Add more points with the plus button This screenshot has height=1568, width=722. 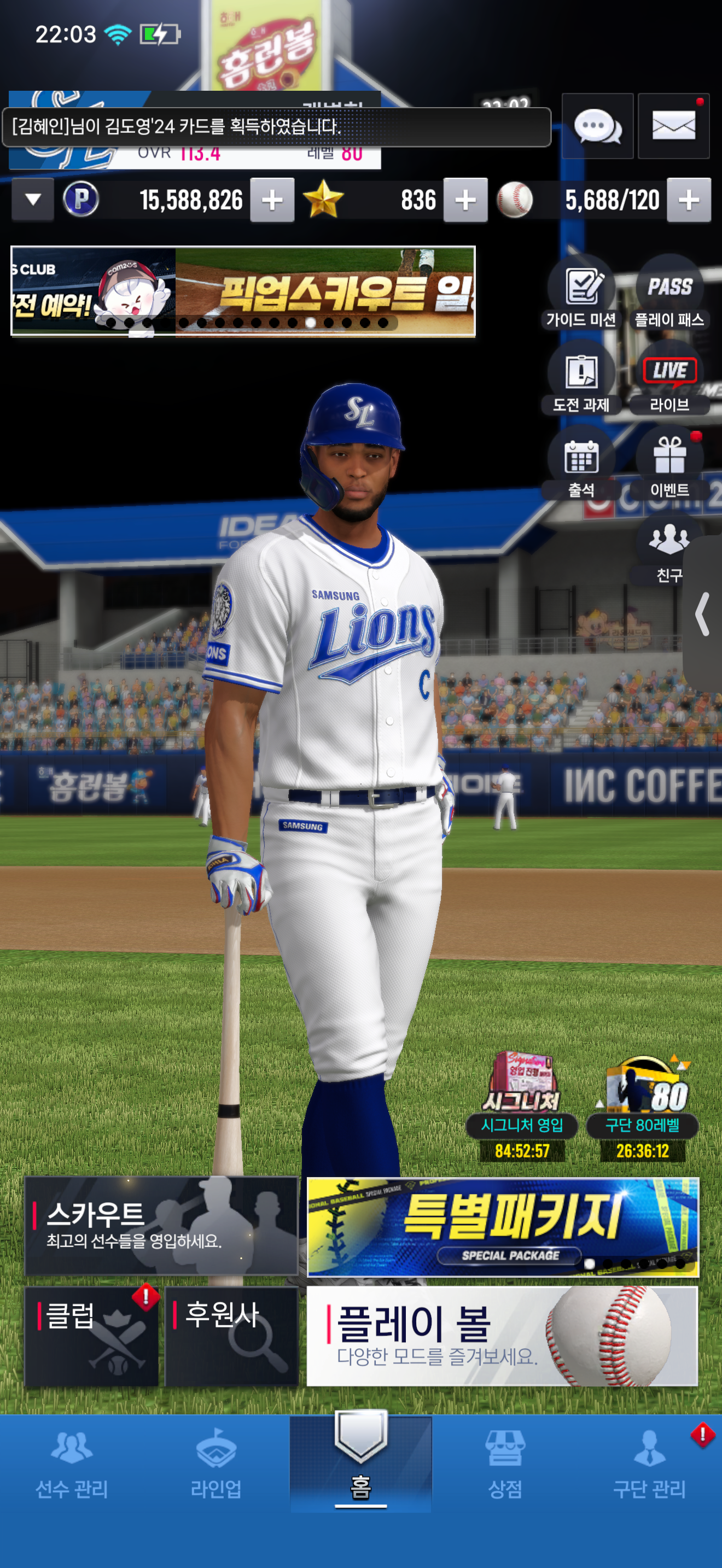(x=272, y=200)
